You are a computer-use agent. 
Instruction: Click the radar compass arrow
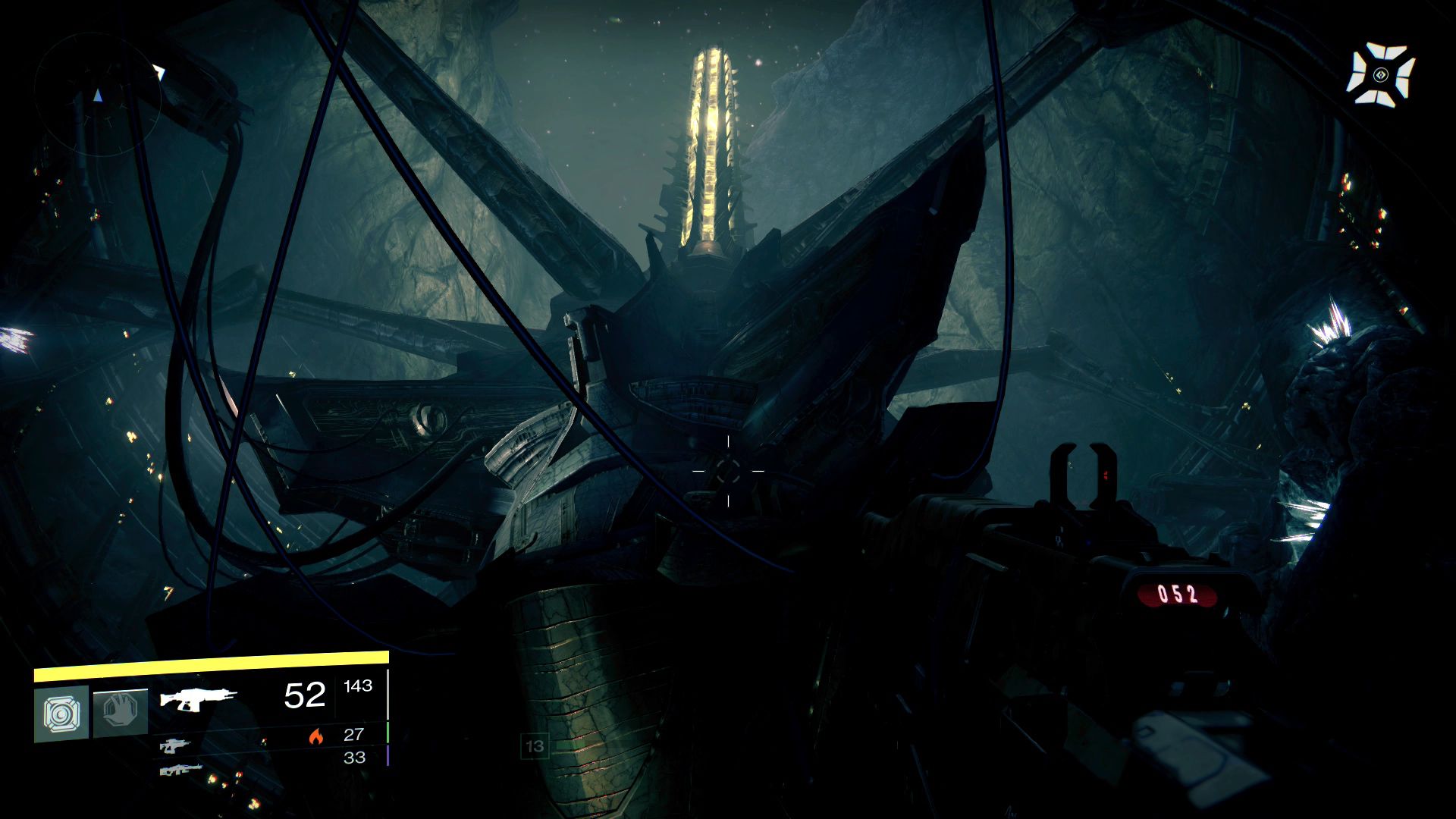click(x=96, y=96)
